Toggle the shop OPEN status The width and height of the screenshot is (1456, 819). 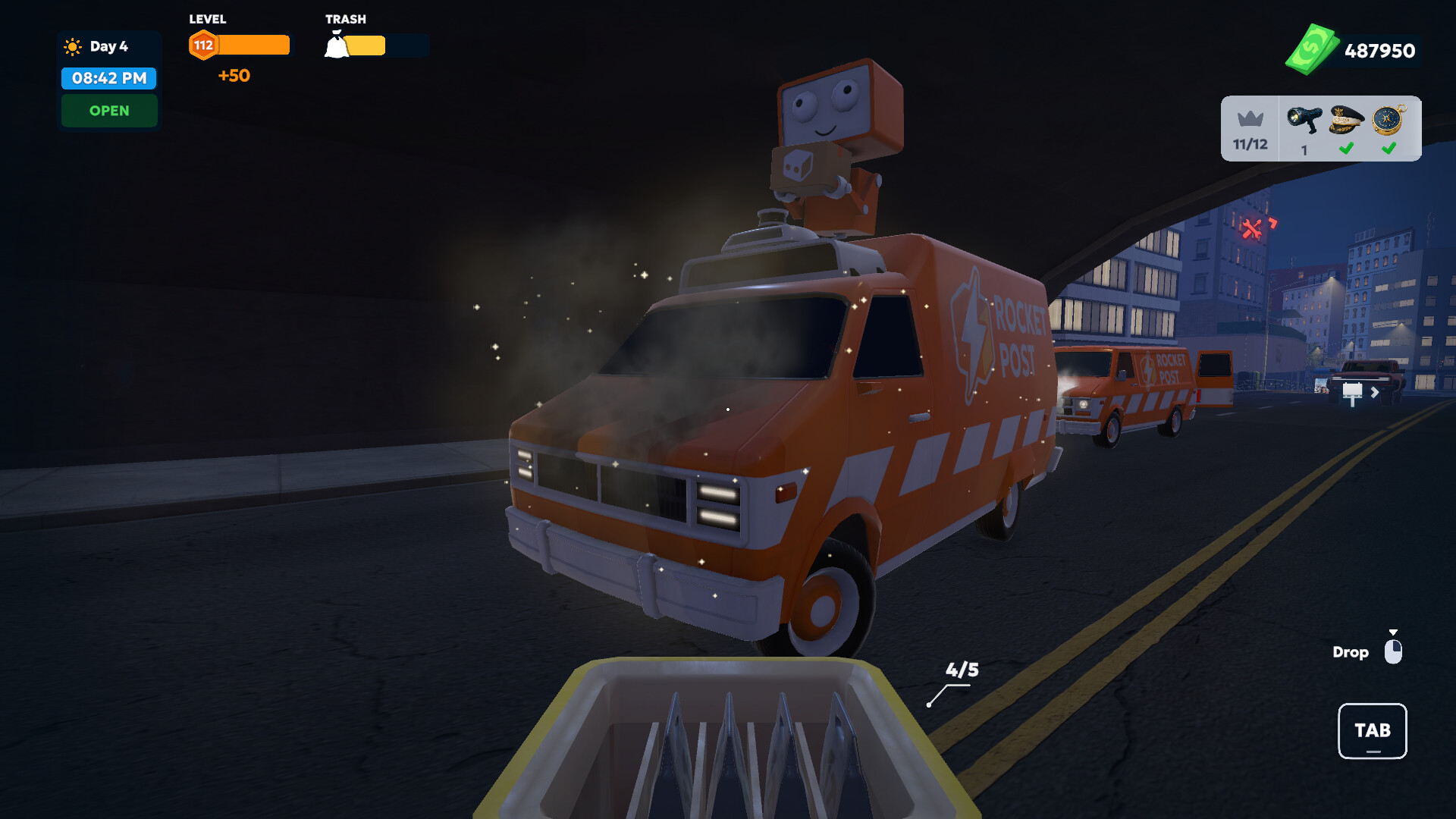click(109, 111)
